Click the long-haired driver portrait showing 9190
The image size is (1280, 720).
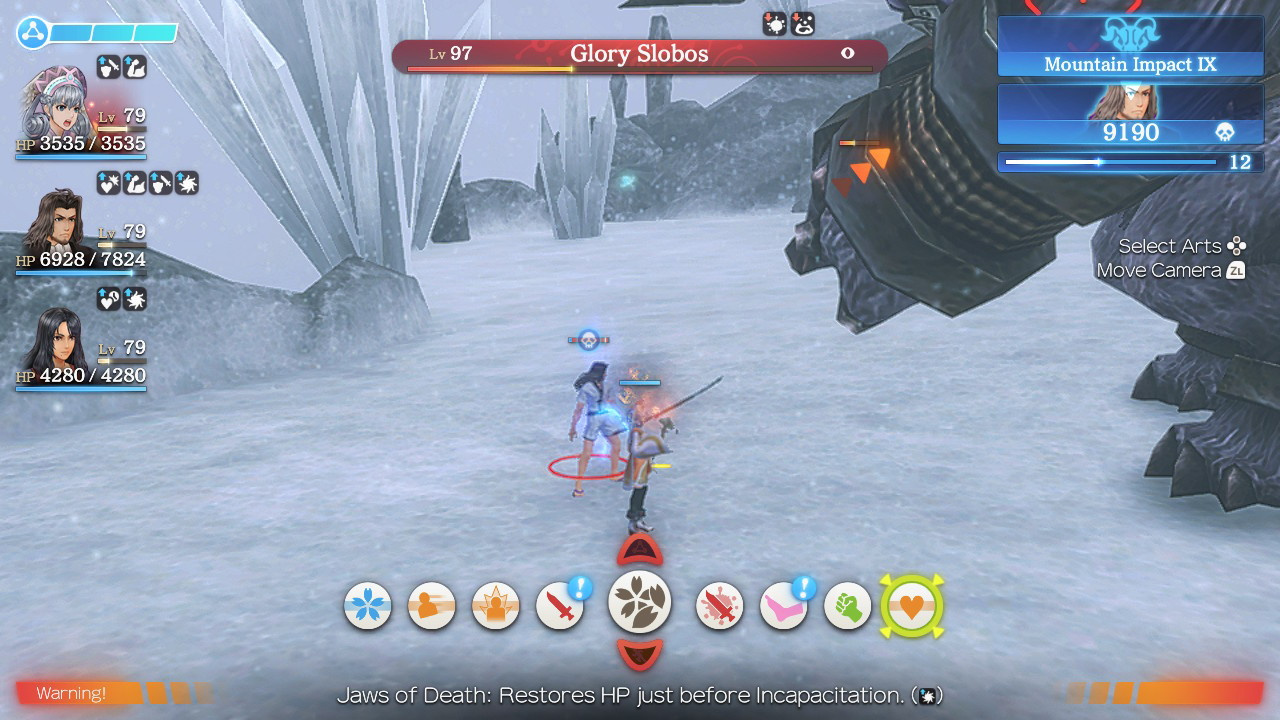pyautogui.click(x=1128, y=115)
